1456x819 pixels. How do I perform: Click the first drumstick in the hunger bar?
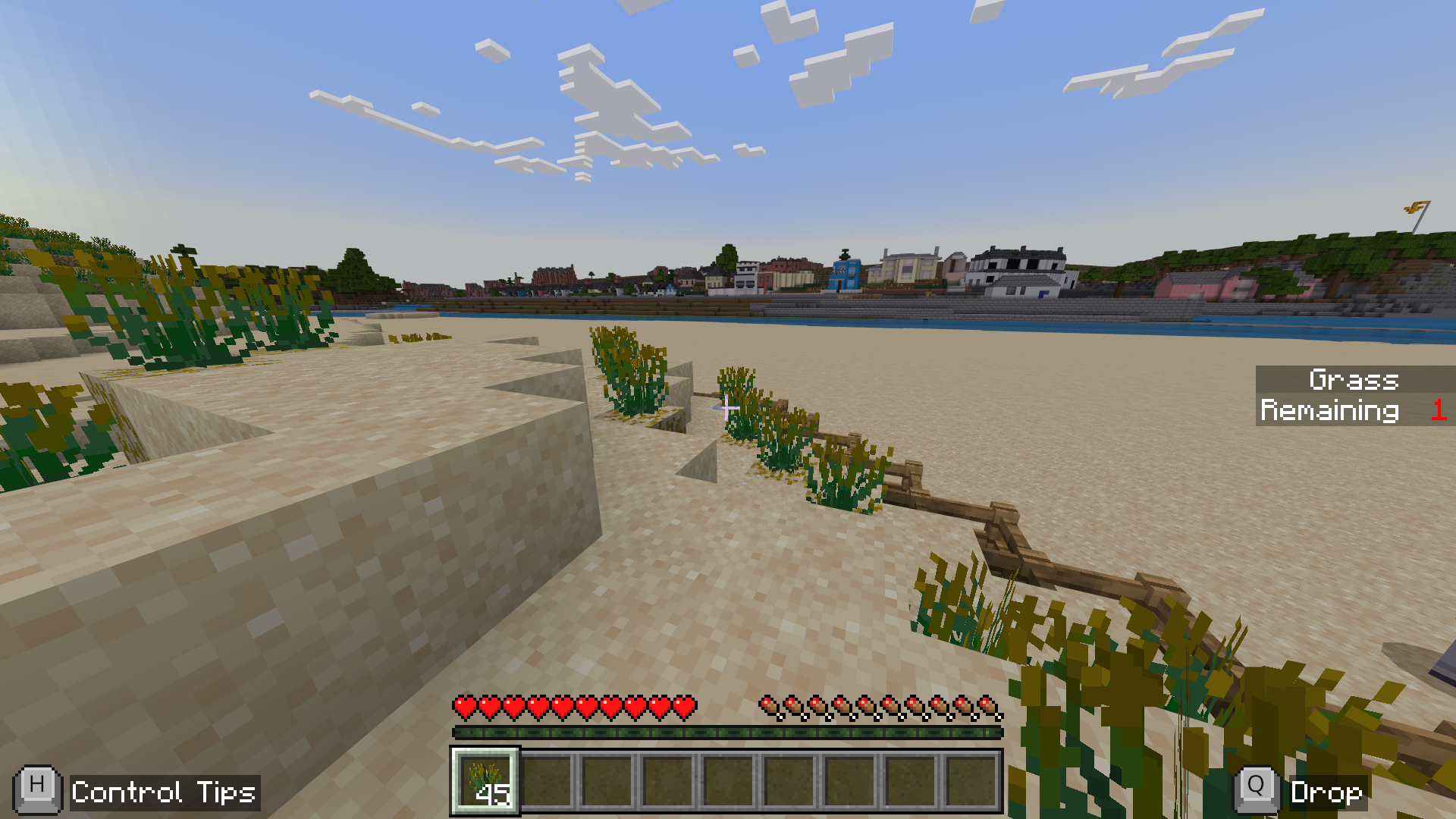(768, 705)
